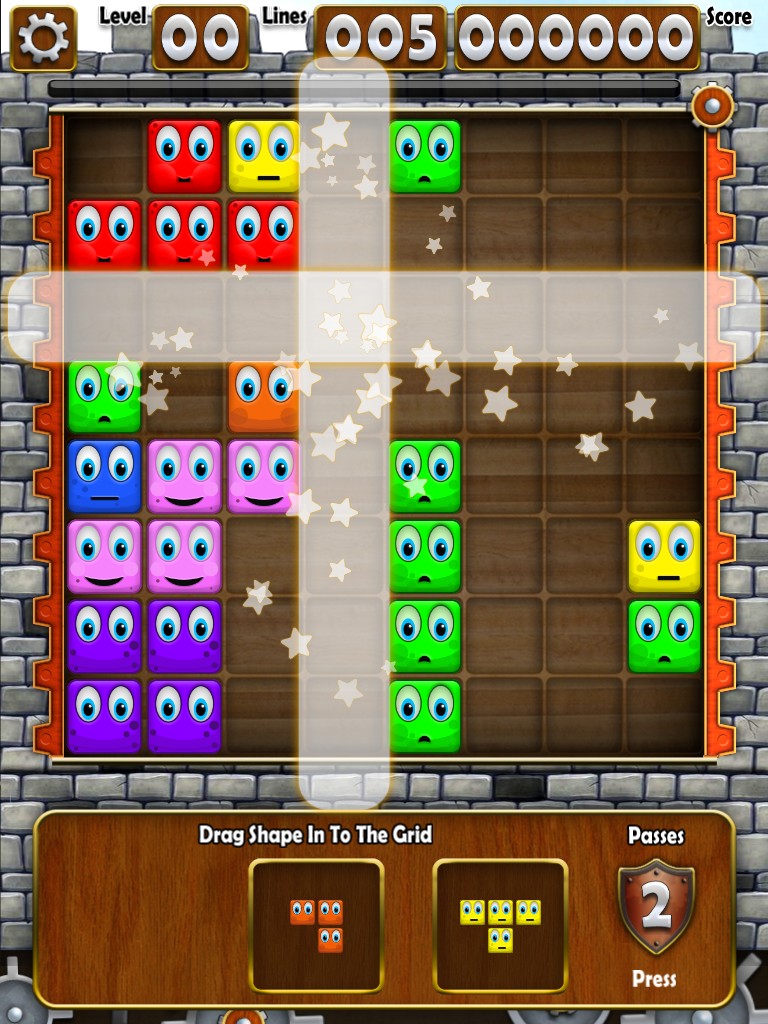Select the blue block on the board
The image size is (768, 1024).
pos(104,476)
